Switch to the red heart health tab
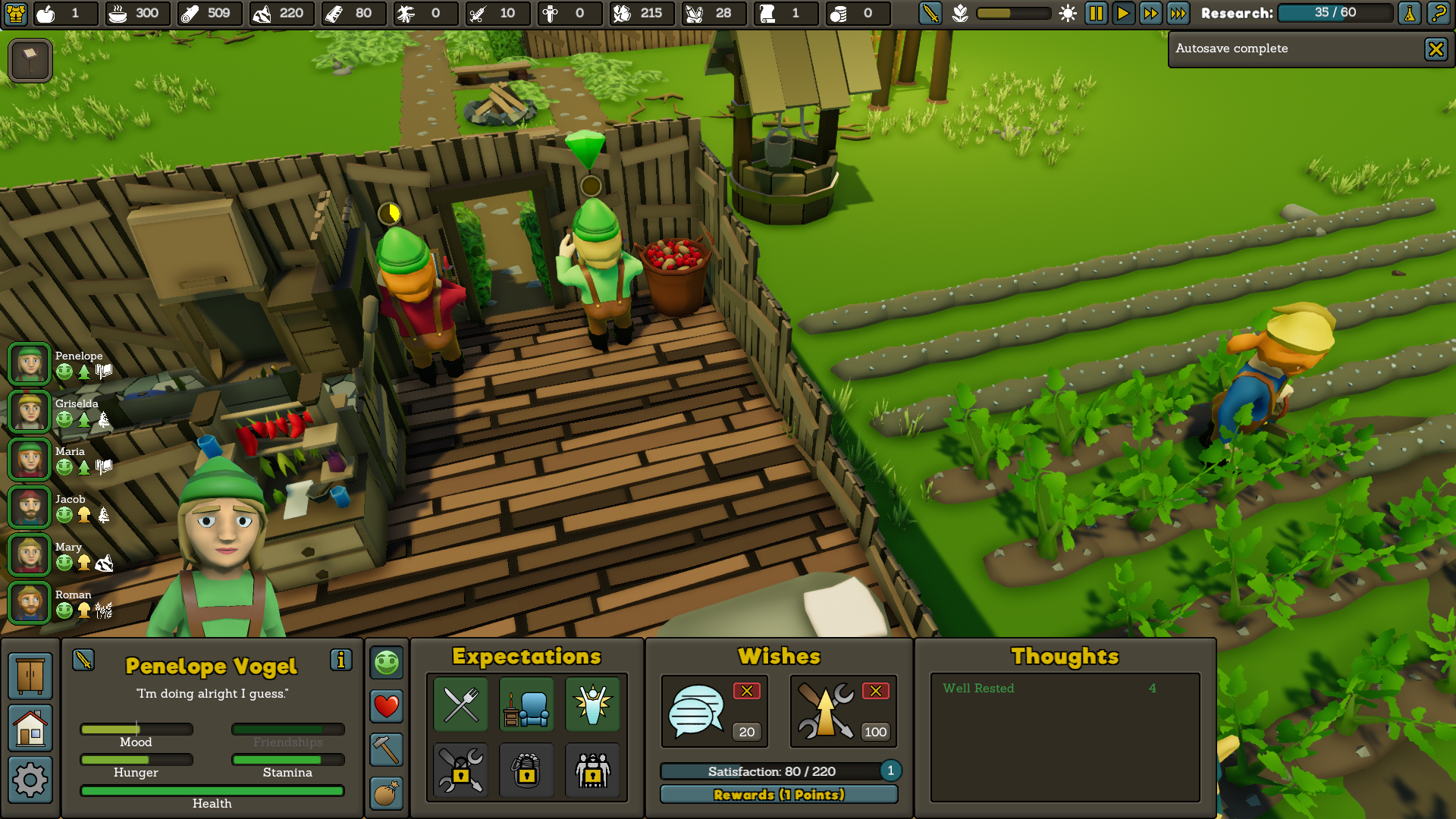Image resolution: width=1456 pixels, height=819 pixels. 386,706
